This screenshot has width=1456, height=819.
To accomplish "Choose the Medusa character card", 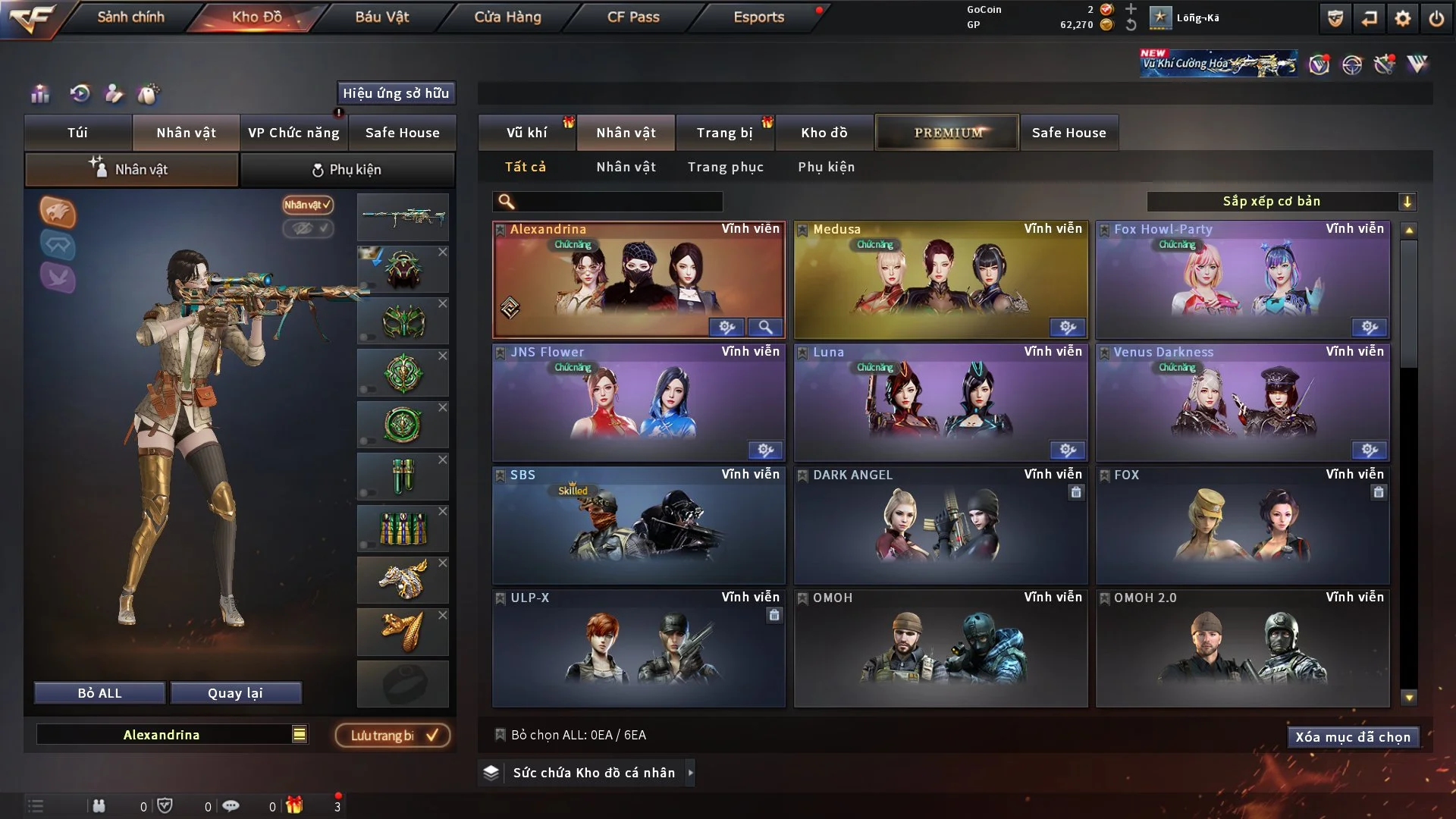I will pyautogui.click(x=940, y=281).
